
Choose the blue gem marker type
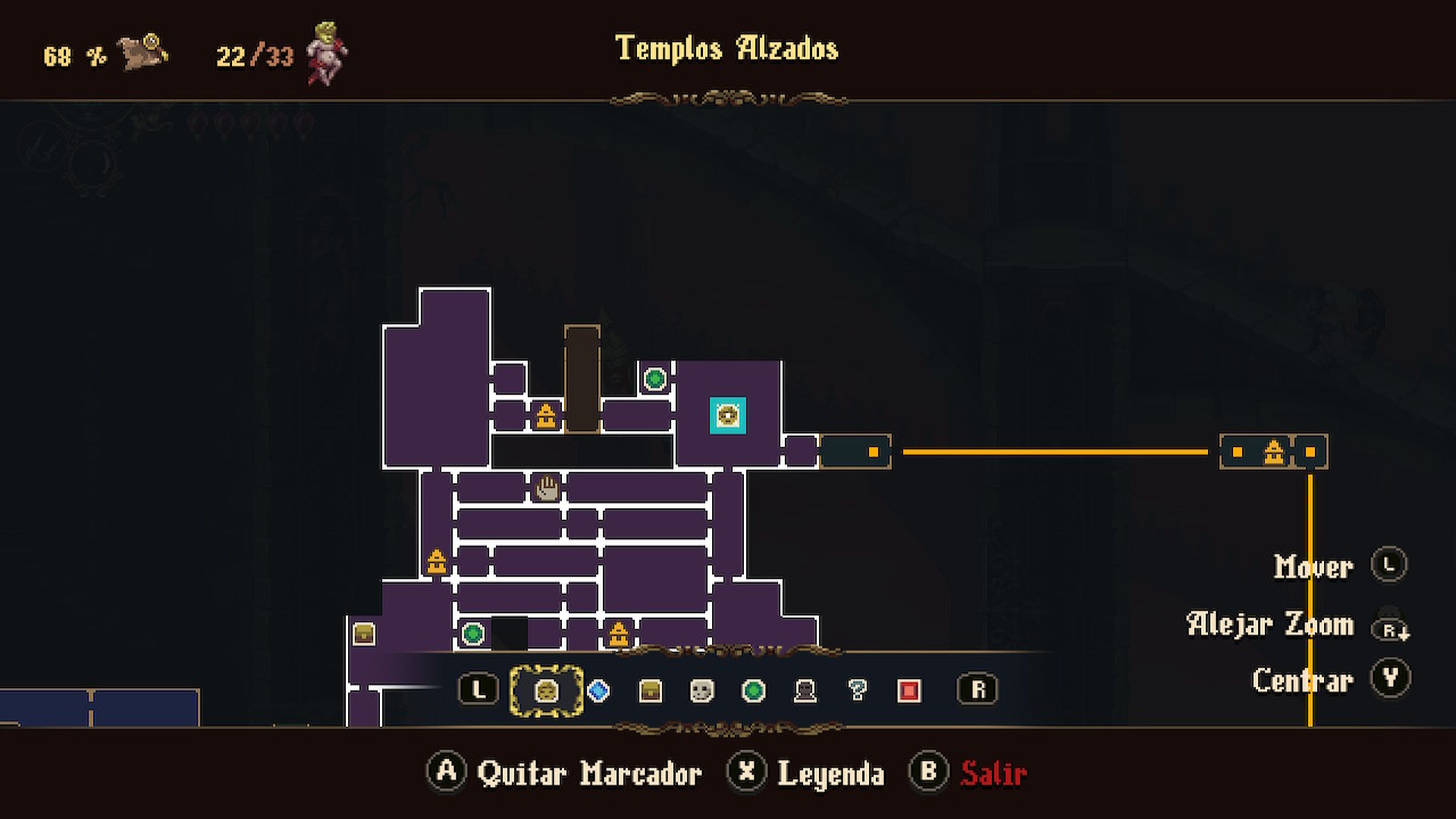click(x=599, y=690)
